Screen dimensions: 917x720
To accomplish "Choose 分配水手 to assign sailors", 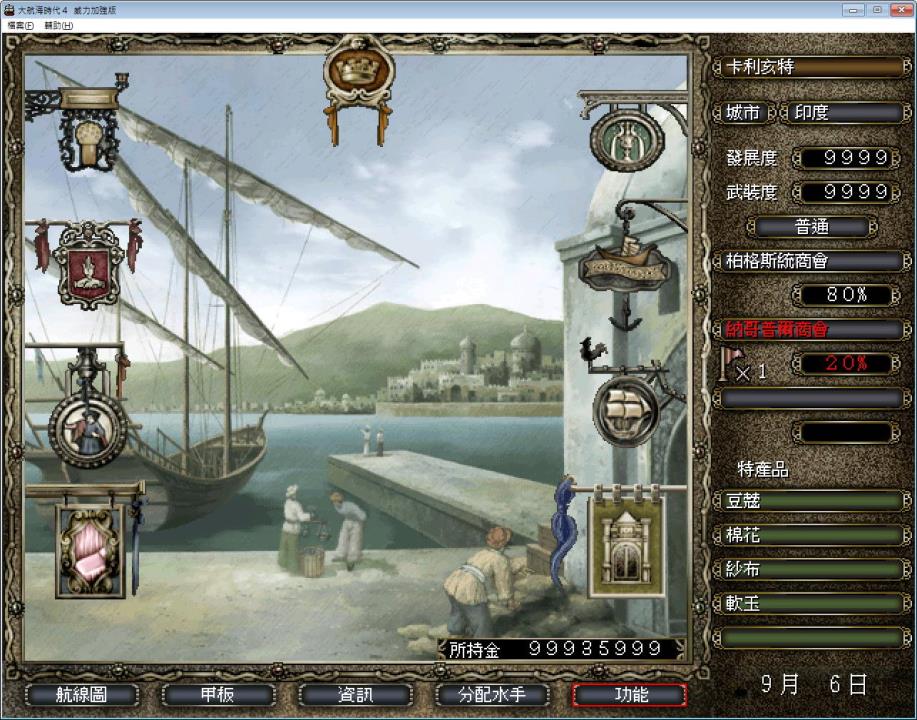I will pos(492,695).
